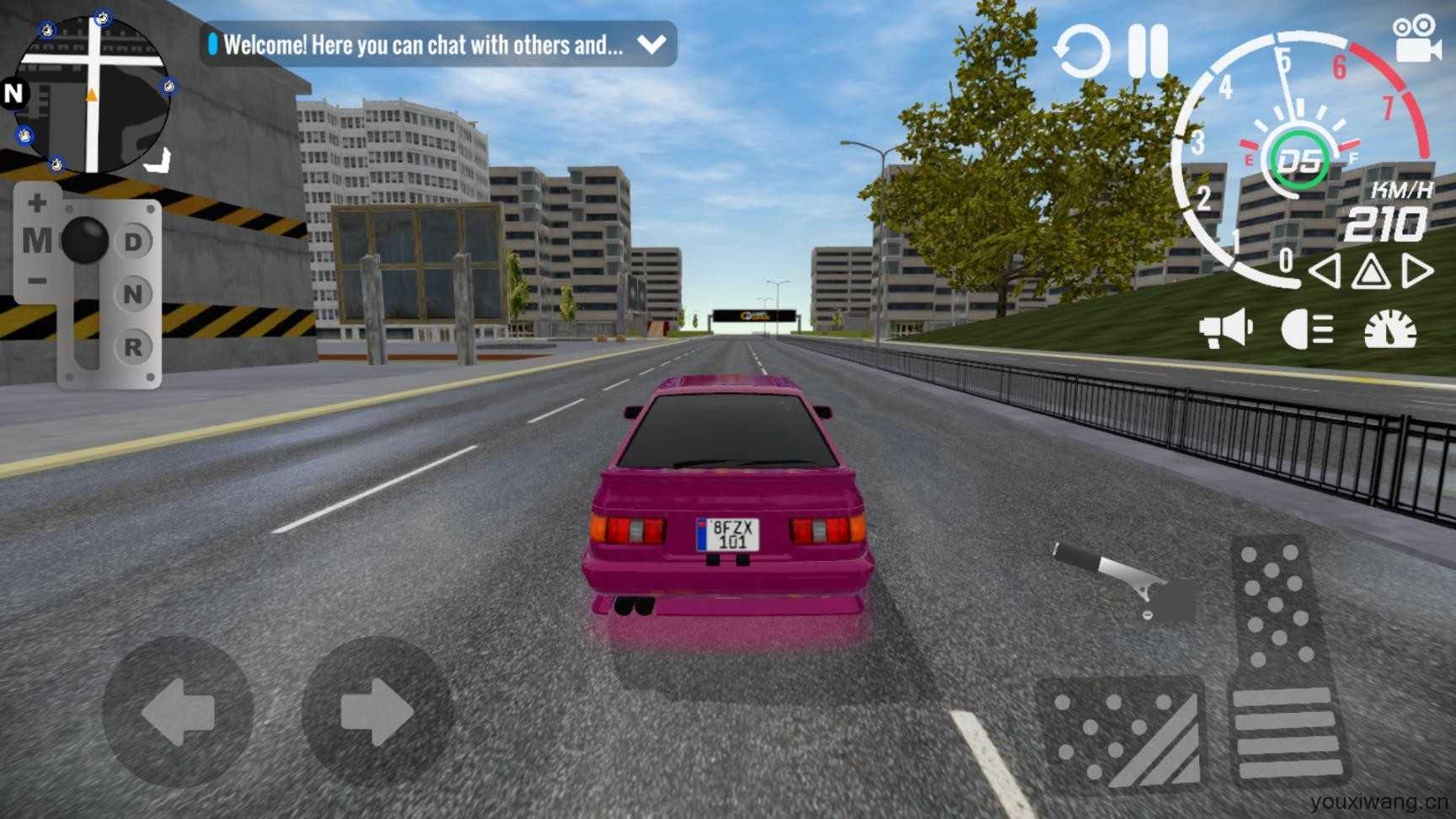Shift gear selector to R
The image size is (1456, 819).
(133, 346)
